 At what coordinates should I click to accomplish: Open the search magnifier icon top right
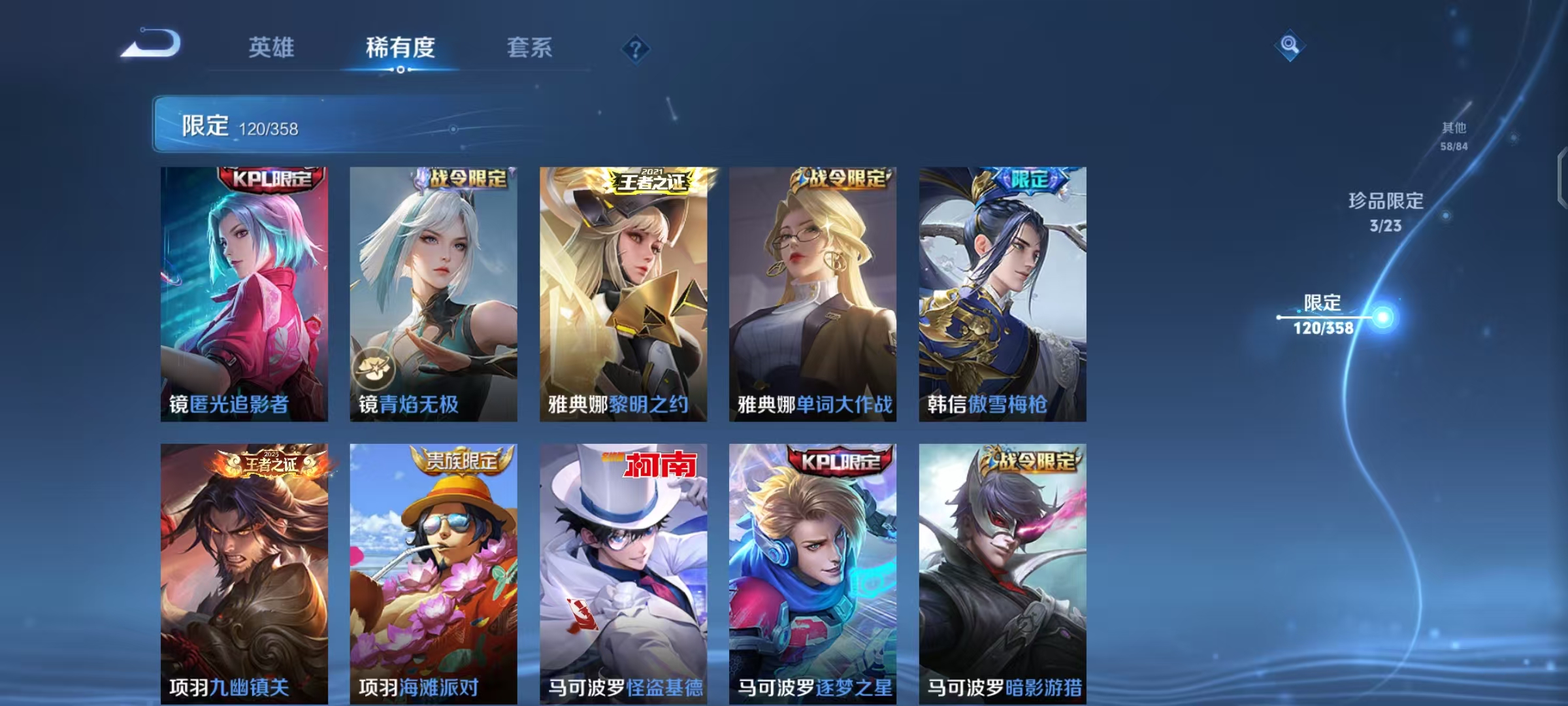tap(1289, 44)
